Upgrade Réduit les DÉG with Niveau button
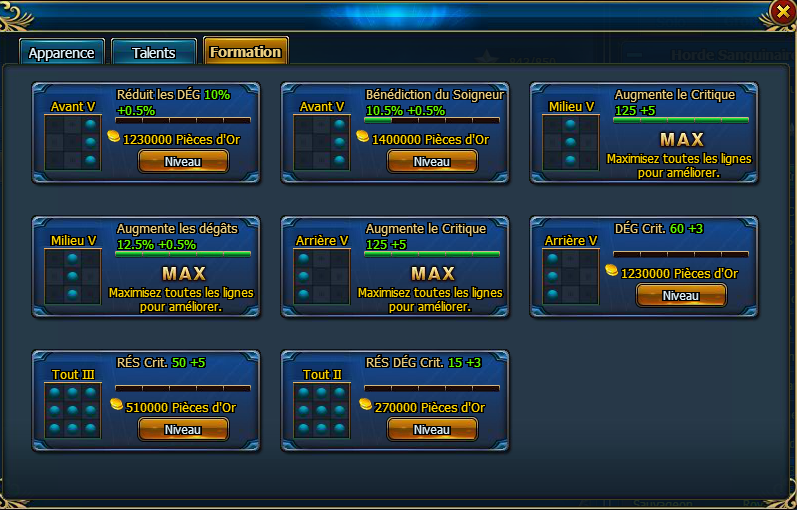 coord(182,162)
